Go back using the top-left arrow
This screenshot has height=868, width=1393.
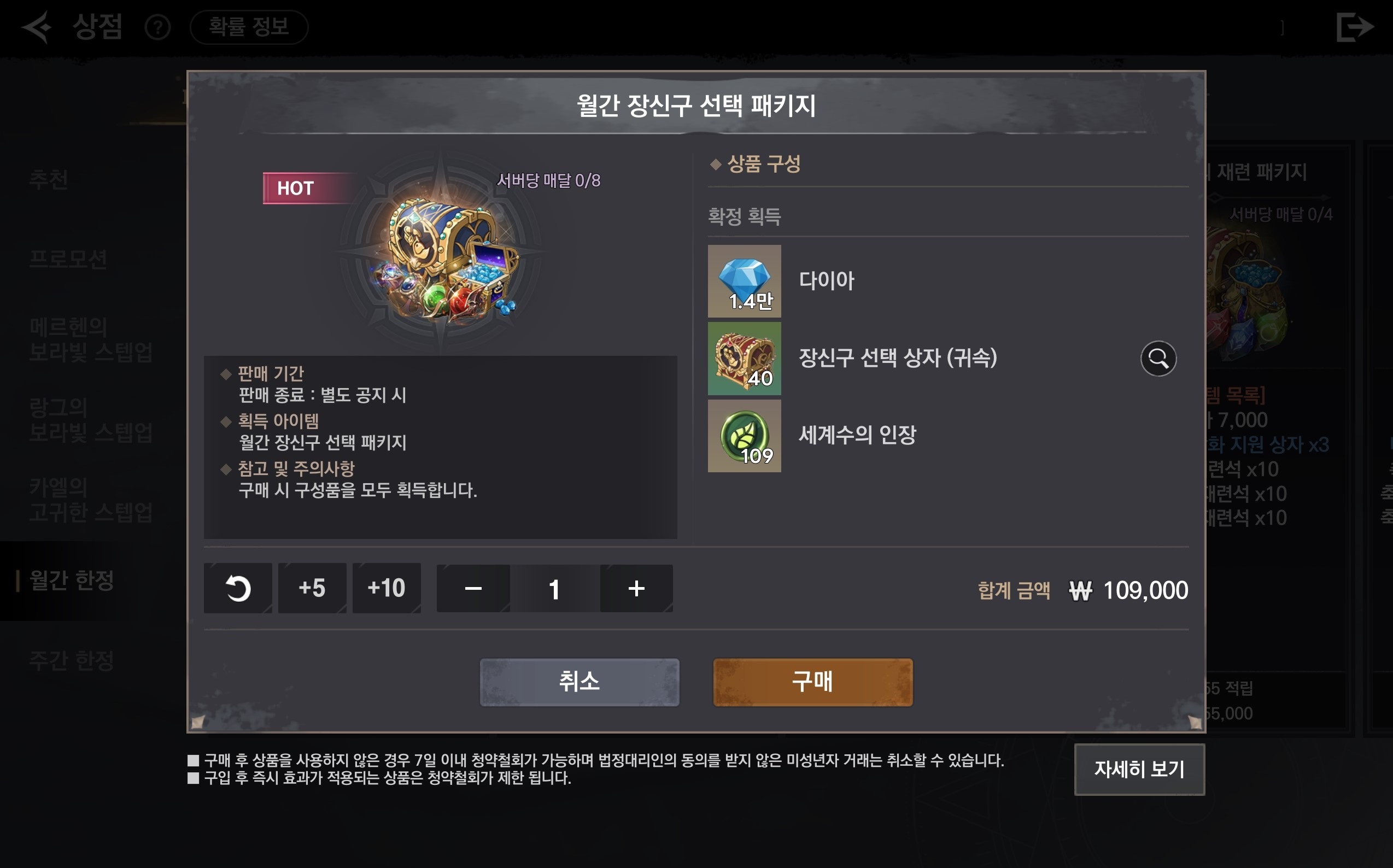37,27
